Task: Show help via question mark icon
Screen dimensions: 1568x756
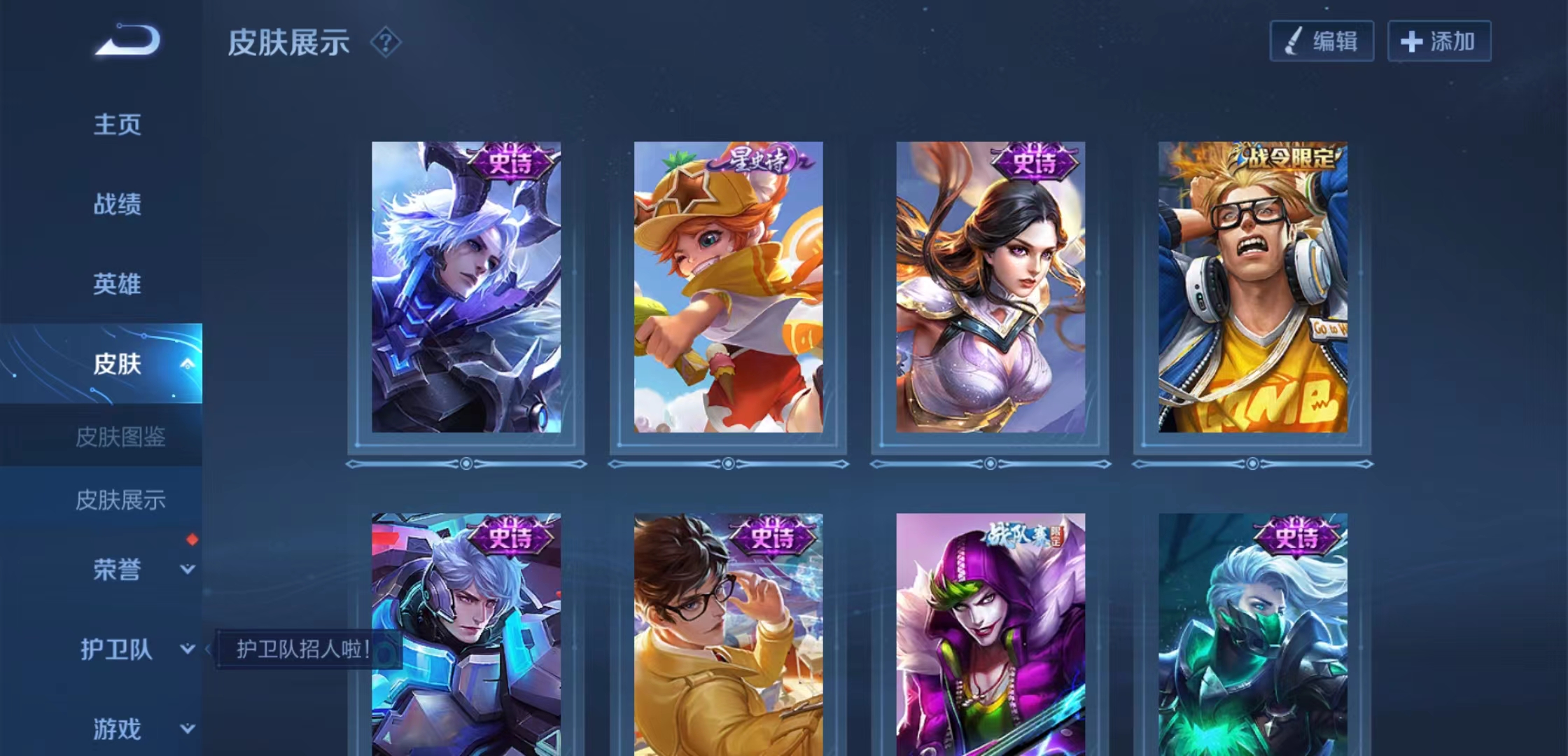Action: [386, 43]
